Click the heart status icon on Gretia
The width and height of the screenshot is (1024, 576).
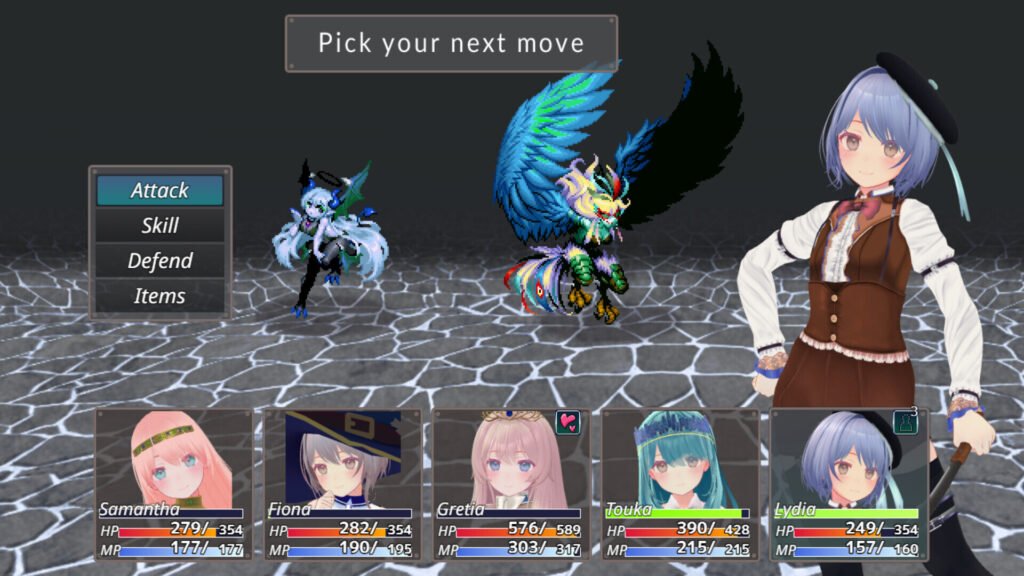coord(567,422)
